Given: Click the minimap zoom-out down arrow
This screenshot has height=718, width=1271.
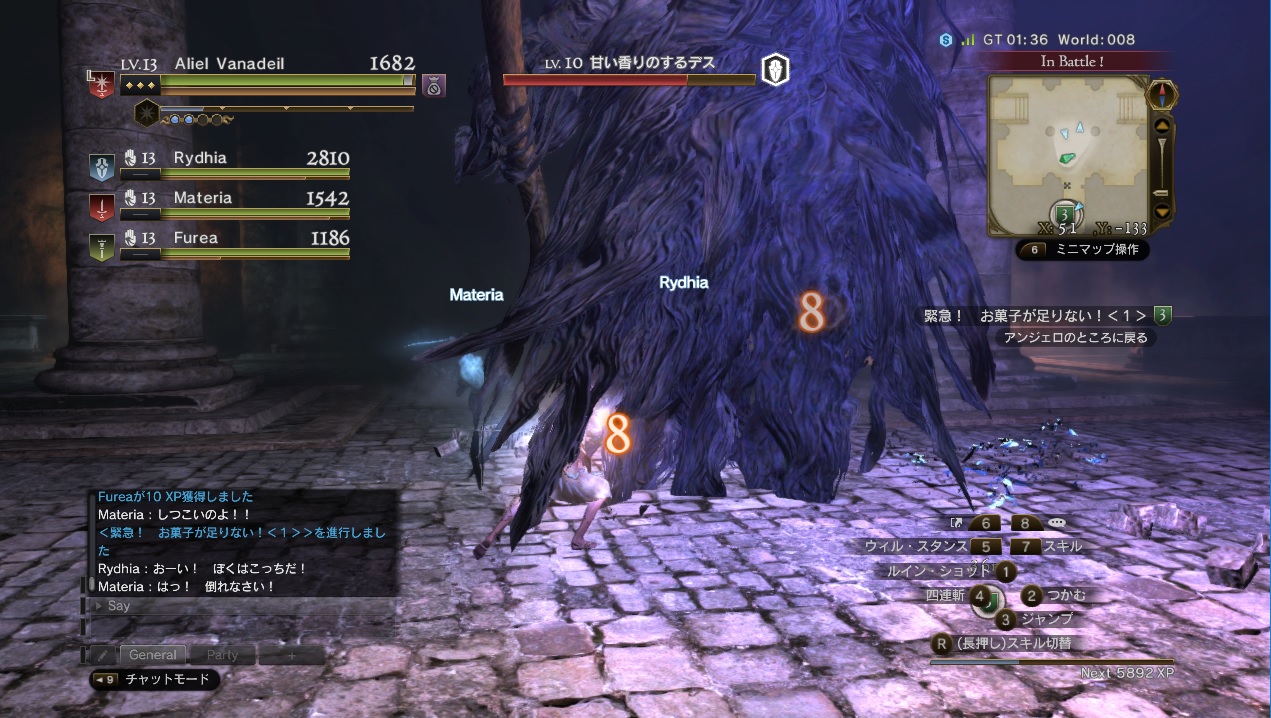Looking at the screenshot, I should coord(1161,211).
